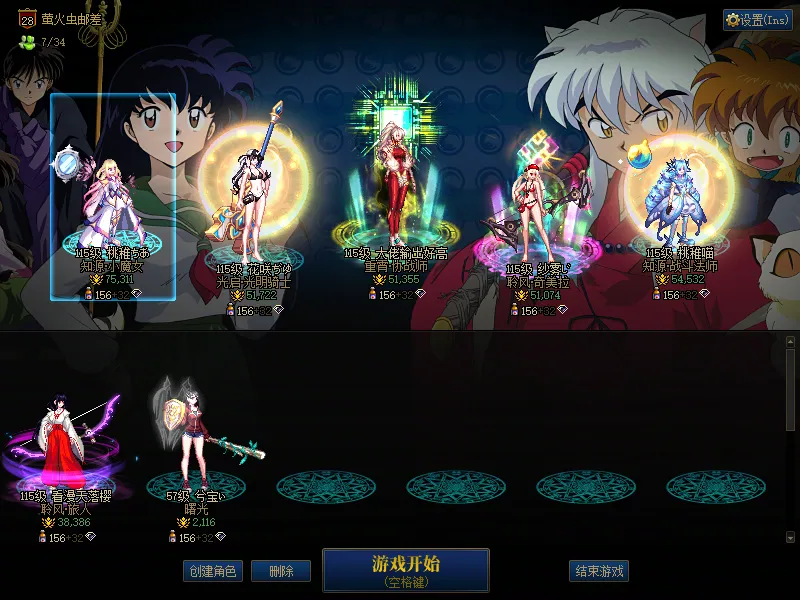Image resolution: width=800 pixels, height=600 pixels.
Task: Choose the 删除 delete button
Action: (x=280, y=571)
